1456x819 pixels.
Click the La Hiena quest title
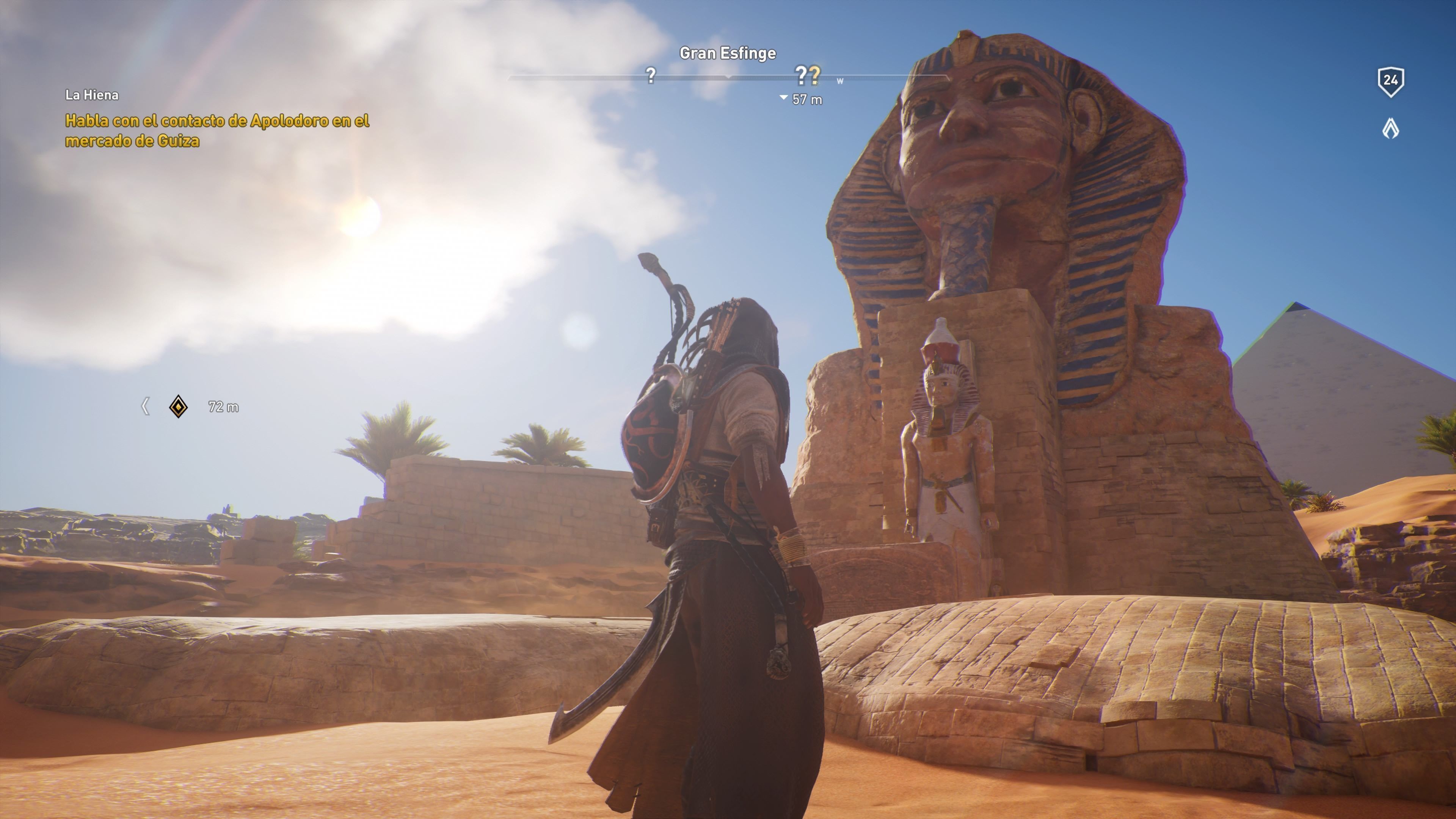(91, 95)
